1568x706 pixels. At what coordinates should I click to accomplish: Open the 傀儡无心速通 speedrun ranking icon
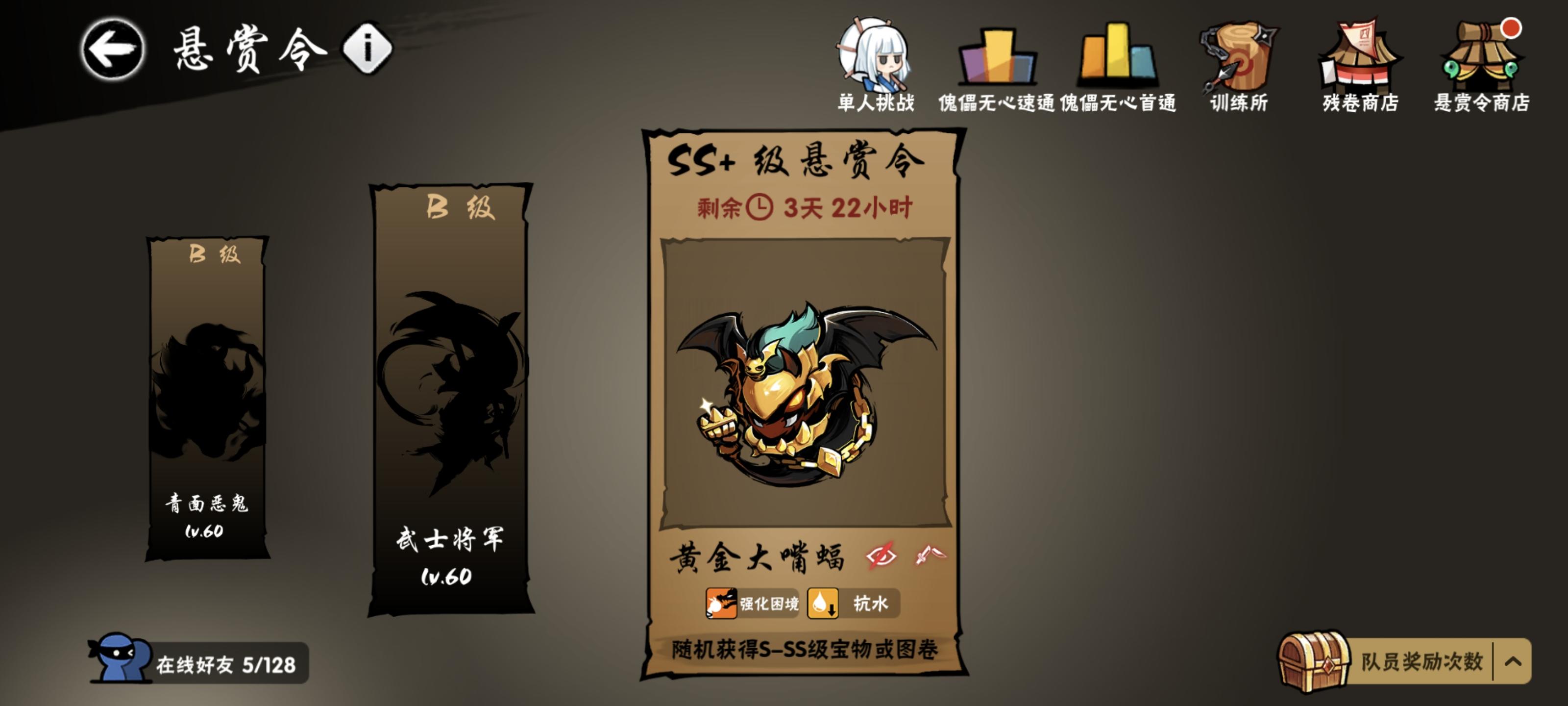pyautogui.click(x=998, y=58)
